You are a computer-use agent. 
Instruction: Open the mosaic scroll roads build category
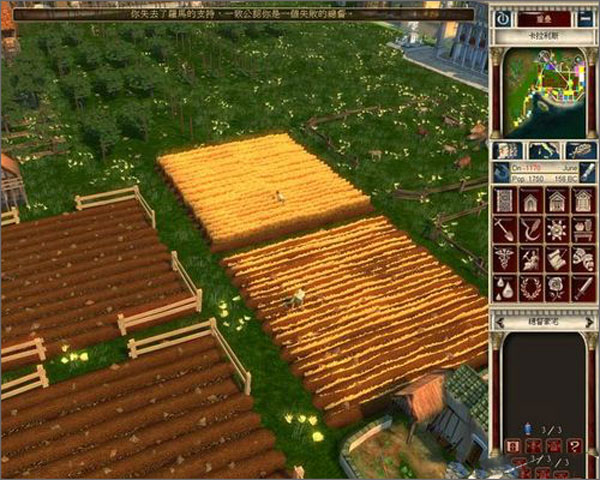coord(505,201)
